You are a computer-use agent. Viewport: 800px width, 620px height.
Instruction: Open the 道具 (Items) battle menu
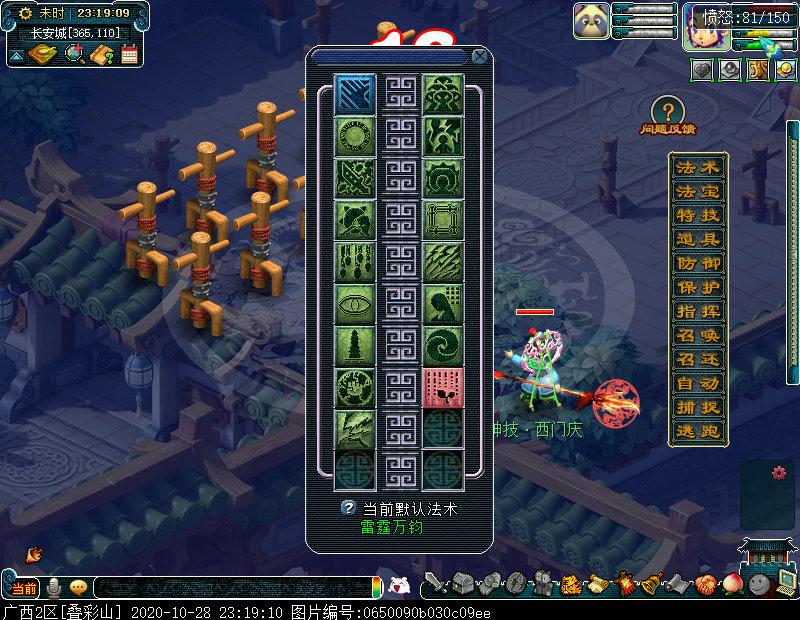pos(697,239)
